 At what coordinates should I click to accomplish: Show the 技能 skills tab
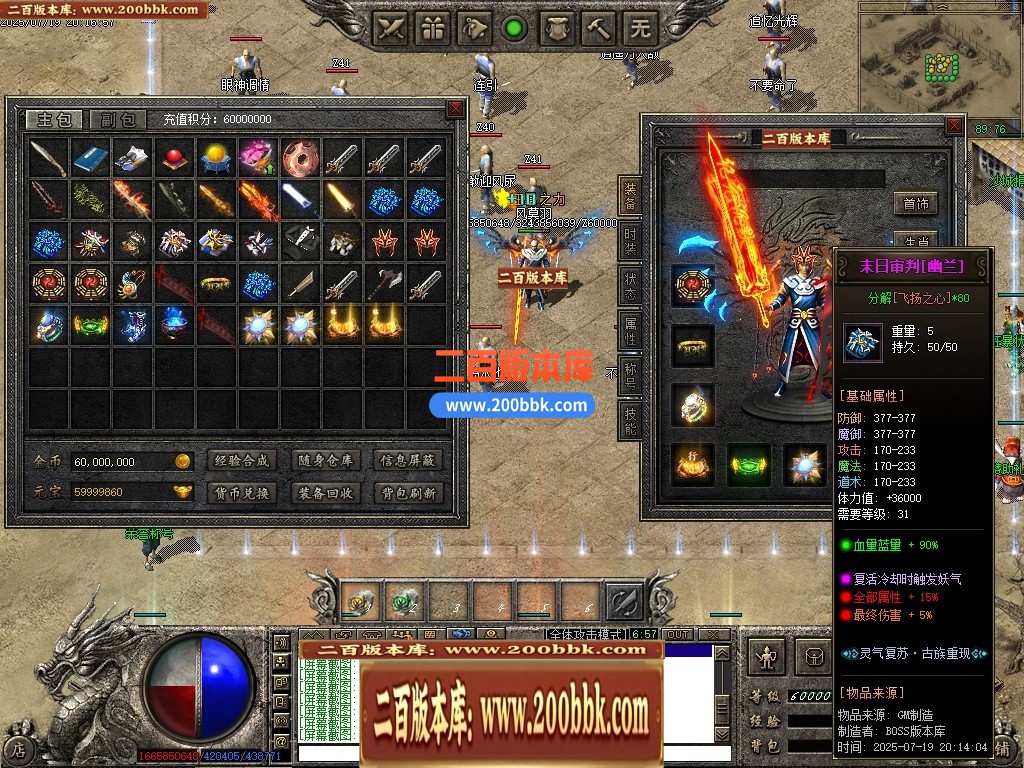[630, 419]
